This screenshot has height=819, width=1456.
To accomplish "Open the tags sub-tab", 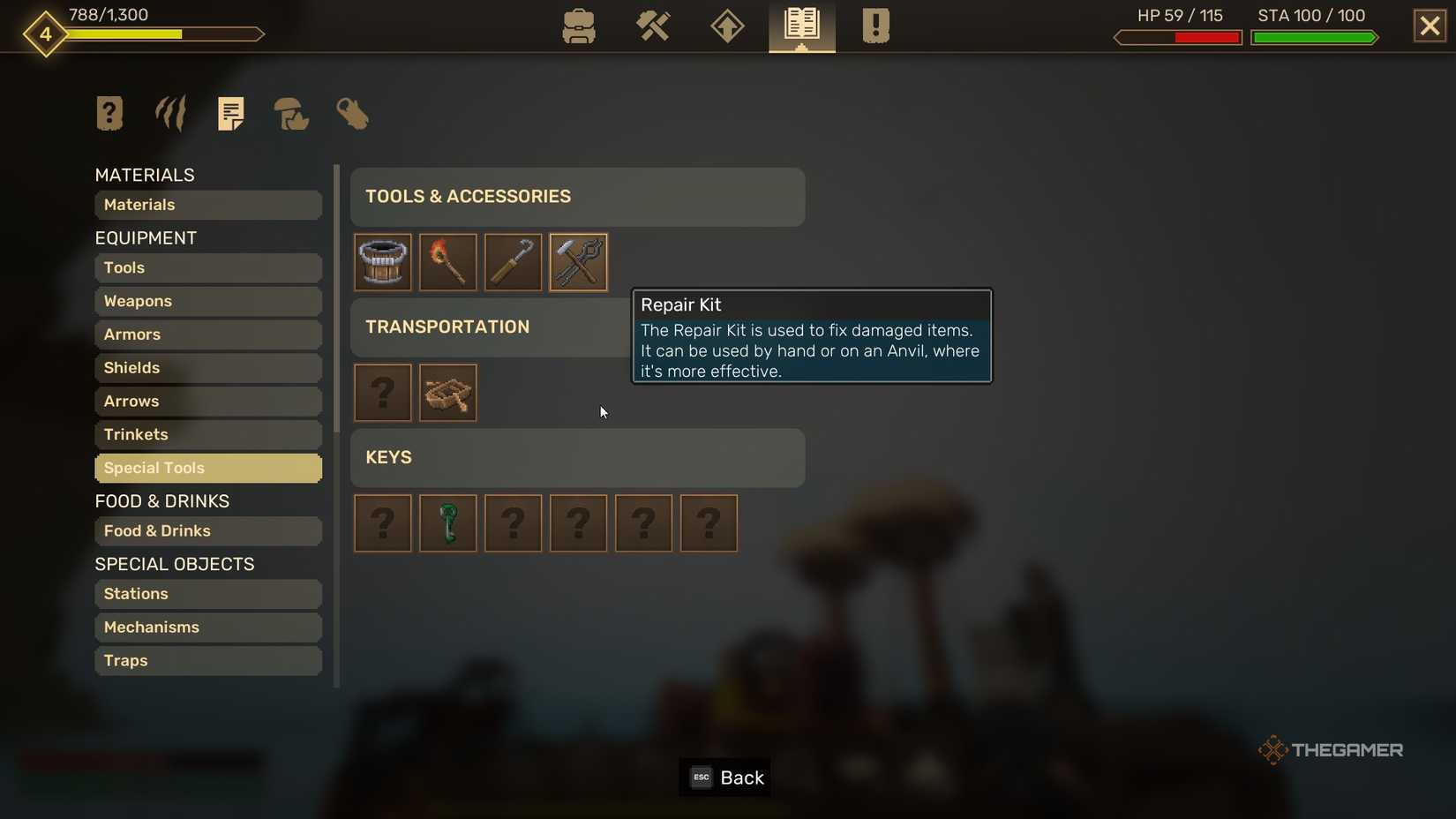I will (x=352, y=114).
